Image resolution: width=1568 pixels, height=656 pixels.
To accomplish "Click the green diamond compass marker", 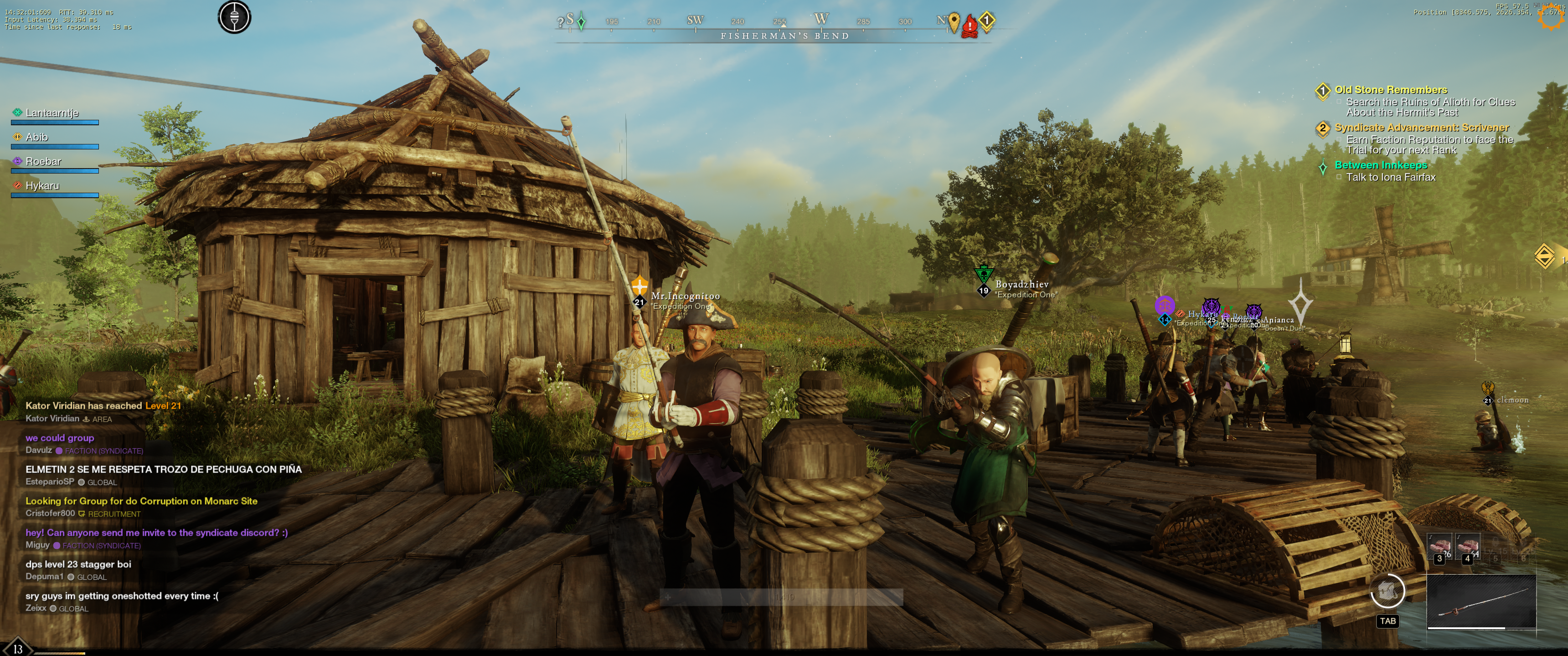I will (581, 22).
